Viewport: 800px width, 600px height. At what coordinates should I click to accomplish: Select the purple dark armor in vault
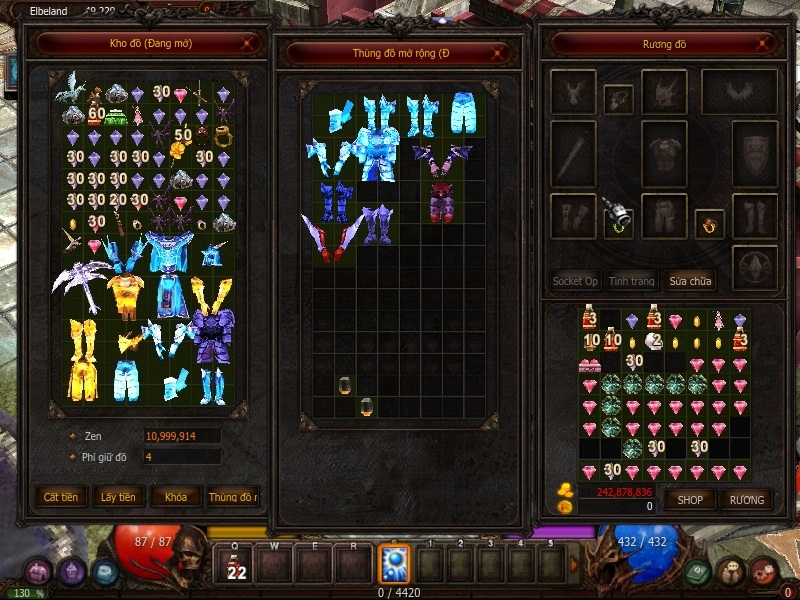pyautogui.click(x=210, y=337)
